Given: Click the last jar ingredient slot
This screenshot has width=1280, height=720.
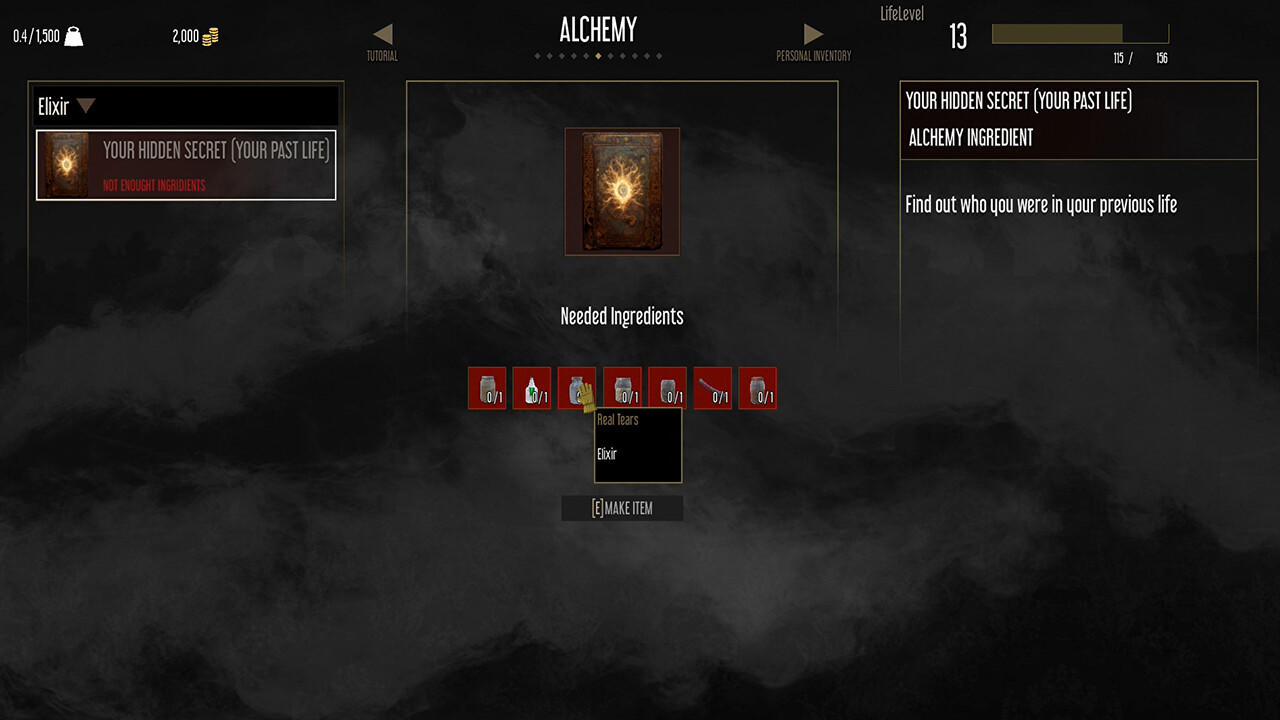Looking at the screenshot, I should pyautogui.click(x=757, y=388).
